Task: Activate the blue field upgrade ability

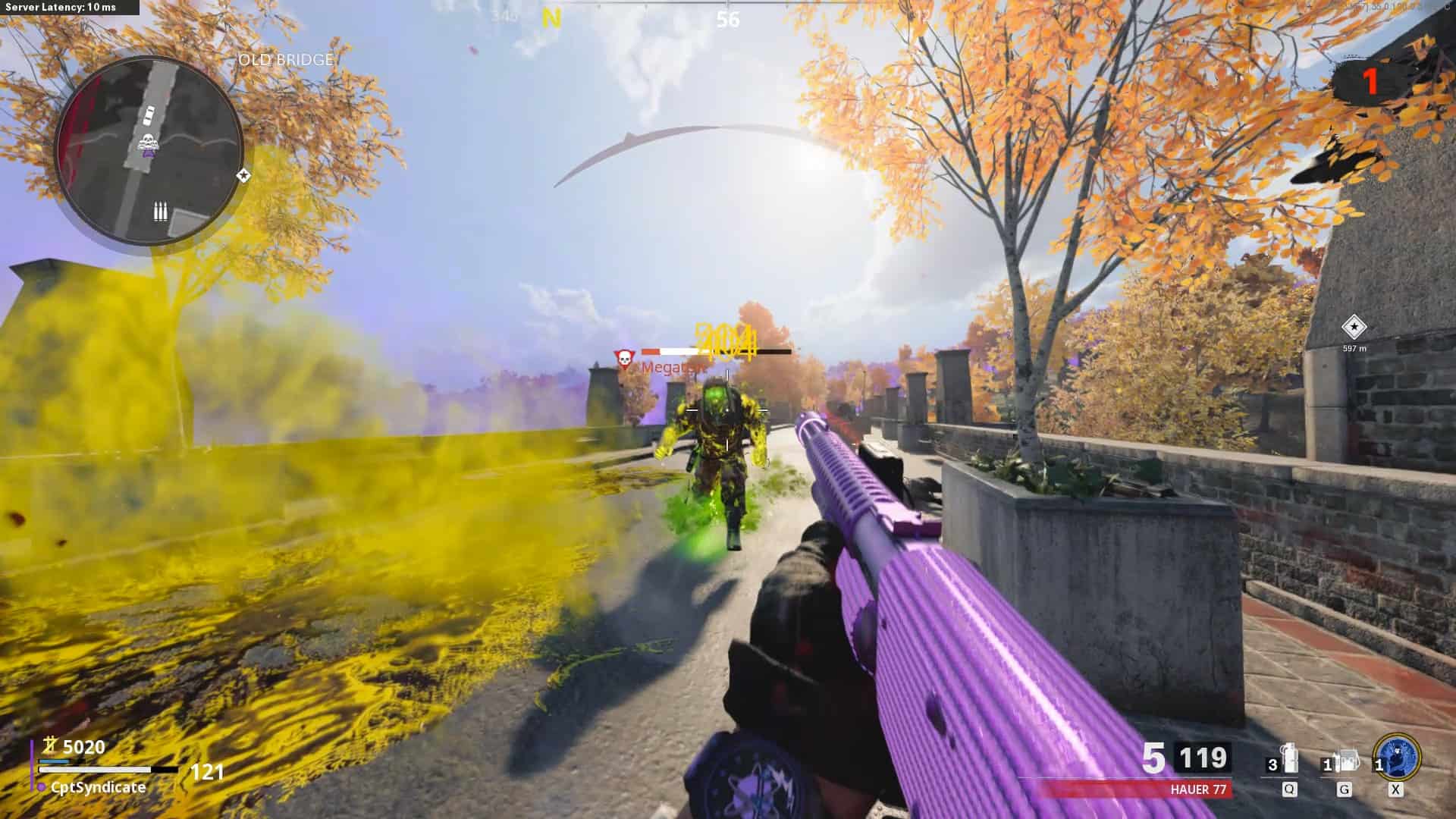Action: point(1398,758)
